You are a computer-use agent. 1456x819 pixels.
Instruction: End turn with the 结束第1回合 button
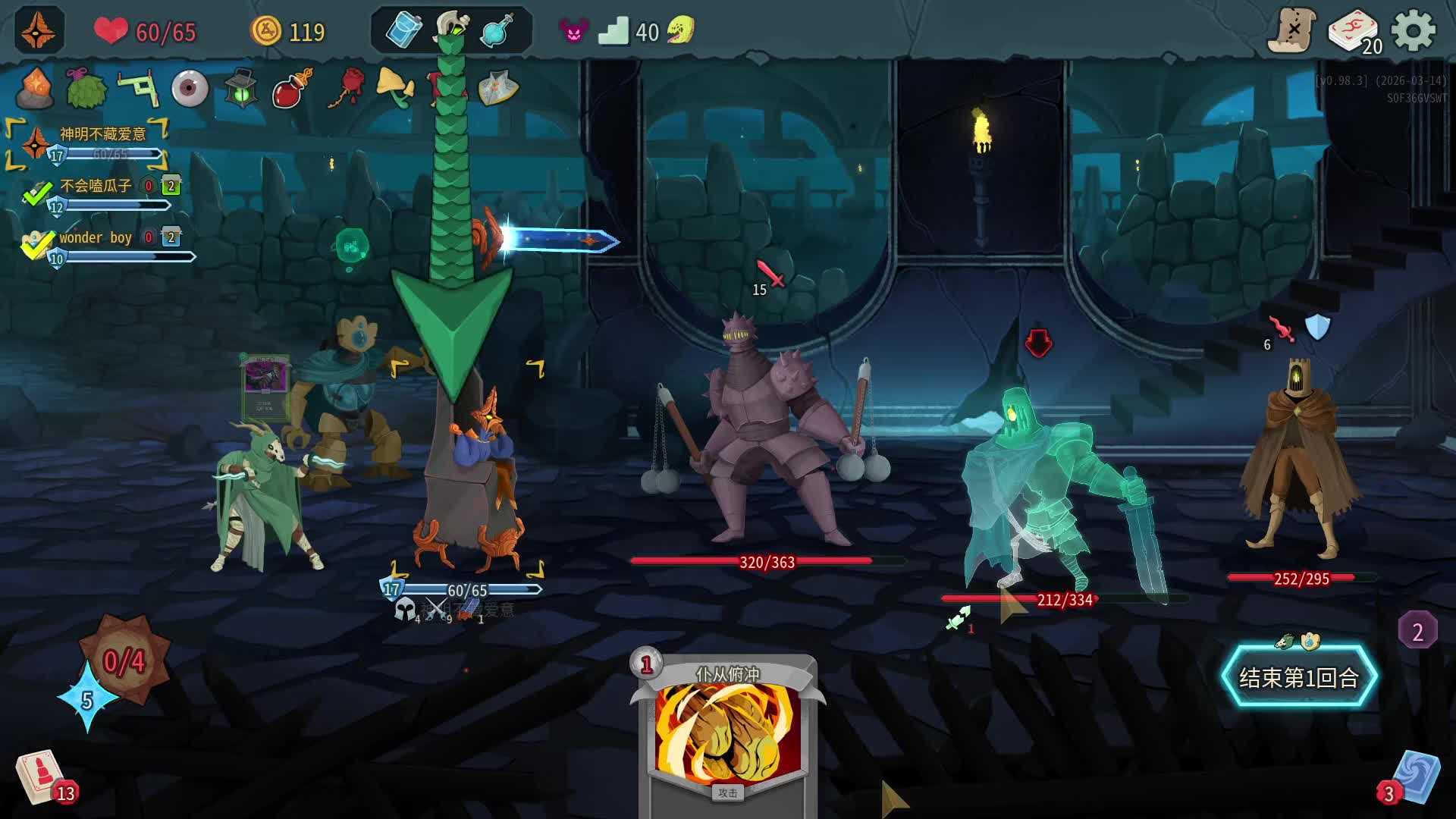point(1298,677)
